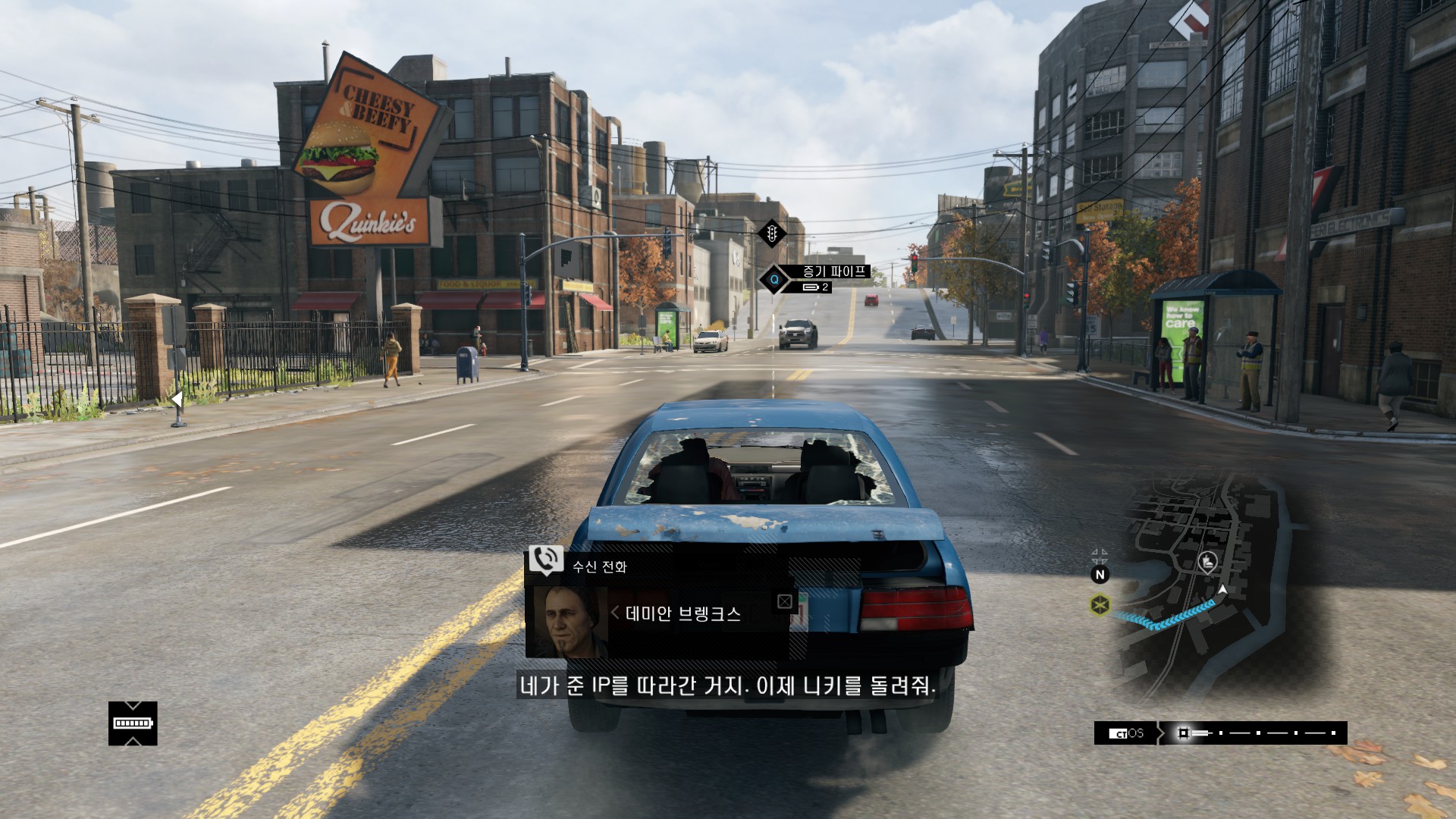Click the incoming call phone icon
The width and height of the screenshot is (1456, 819).
click(545, 560)
